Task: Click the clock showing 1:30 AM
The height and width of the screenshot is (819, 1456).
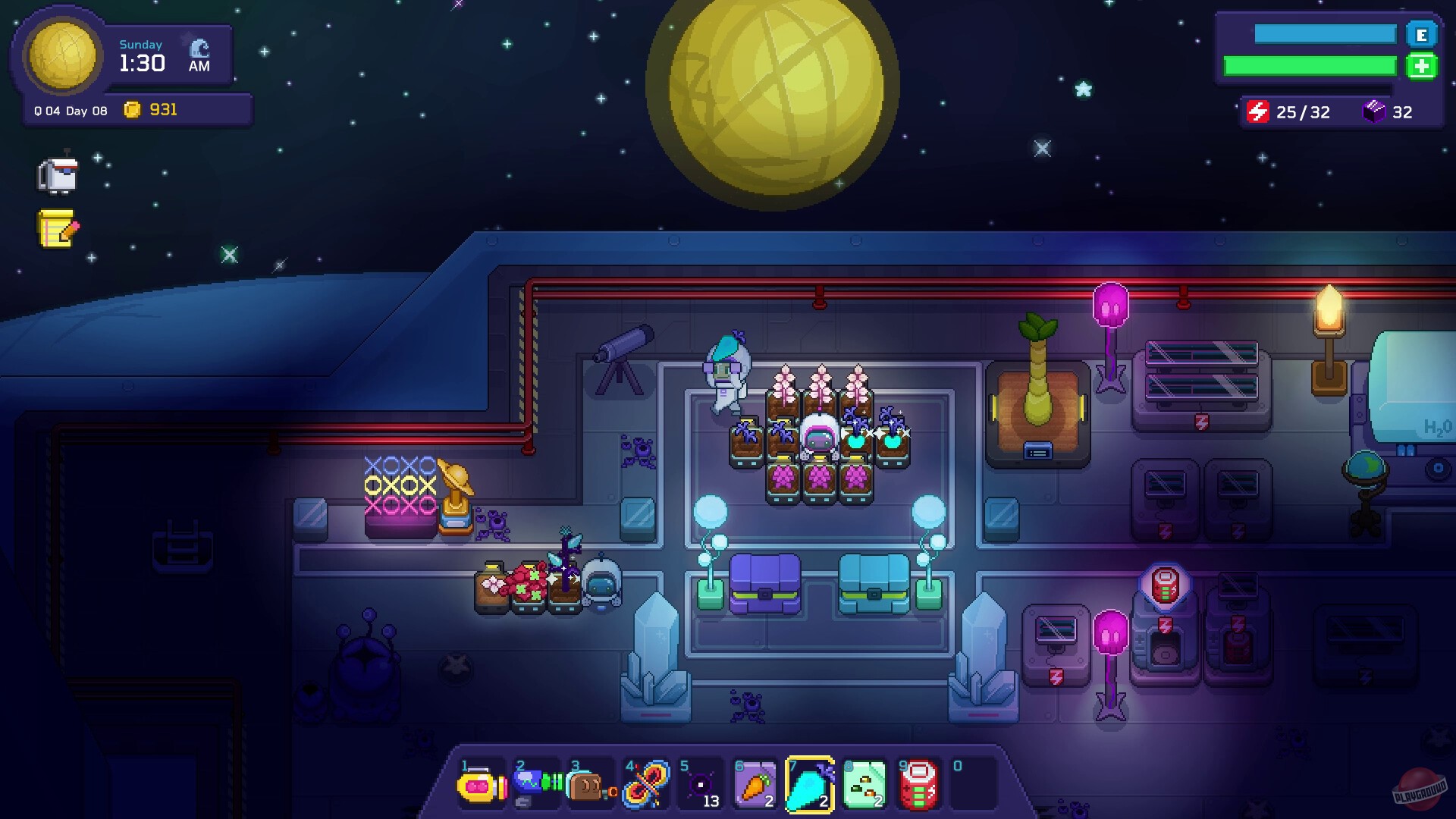Action: [x=141, y=64]
